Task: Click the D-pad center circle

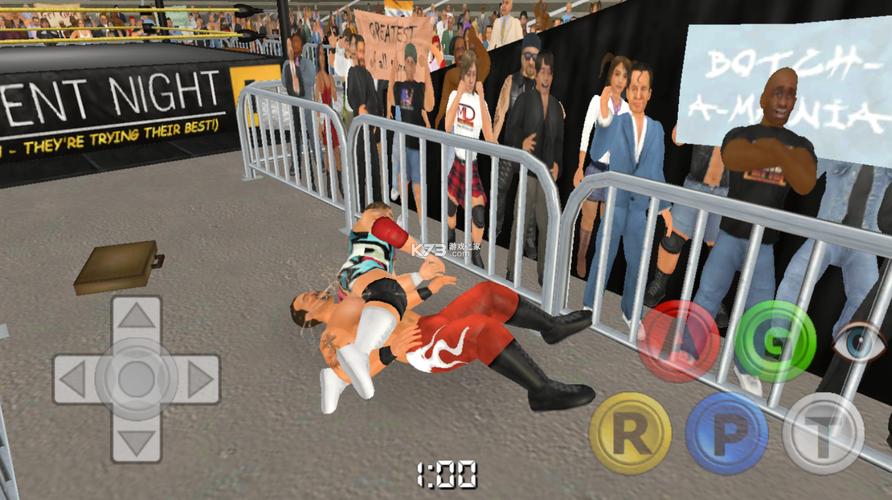Action: click(137, 379)
